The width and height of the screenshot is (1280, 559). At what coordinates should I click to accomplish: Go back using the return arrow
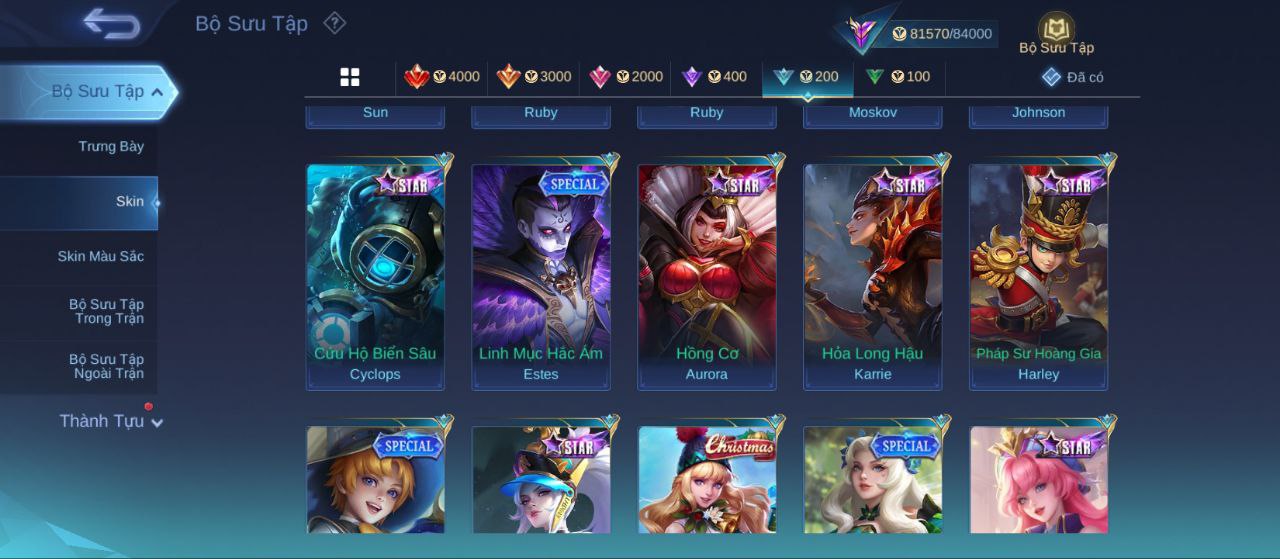tap(112, 23)
